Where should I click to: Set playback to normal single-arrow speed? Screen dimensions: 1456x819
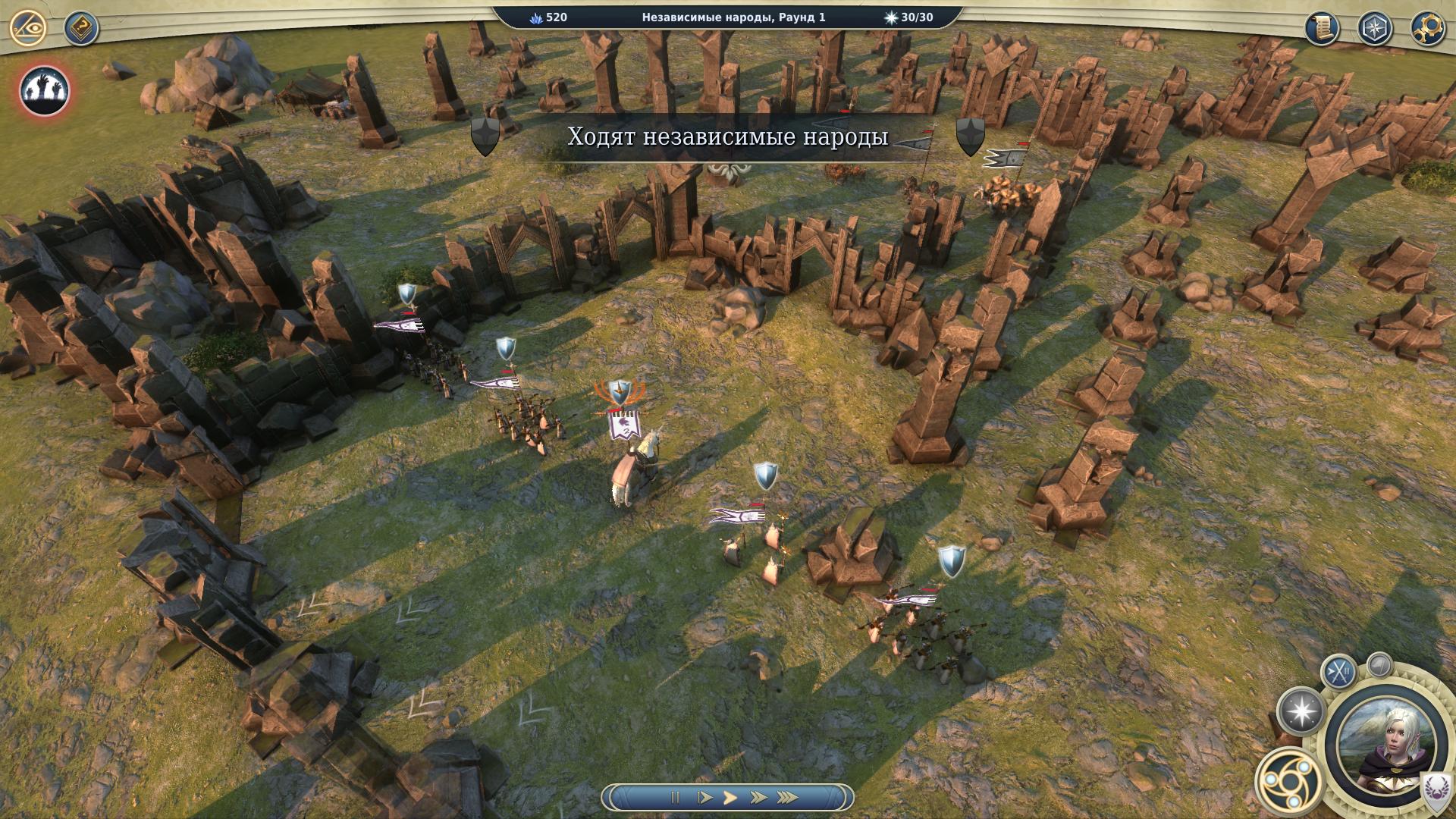730,797
